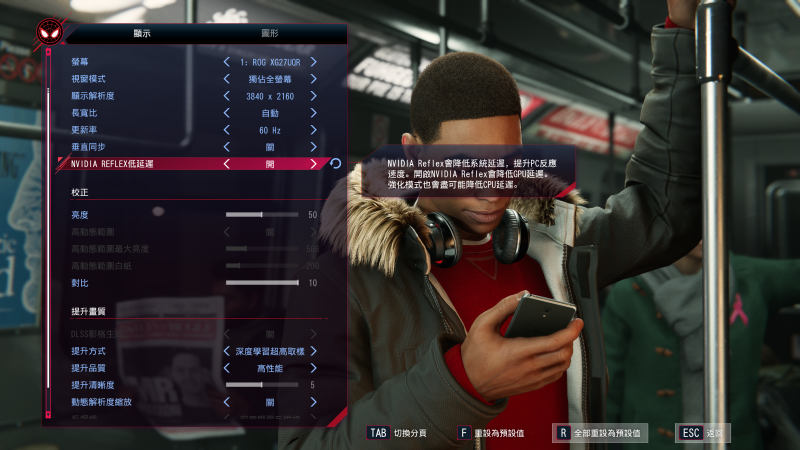Click the scrollbar's bottom down arrow
The image size is (800, 450).
click(x=47, y=414)
